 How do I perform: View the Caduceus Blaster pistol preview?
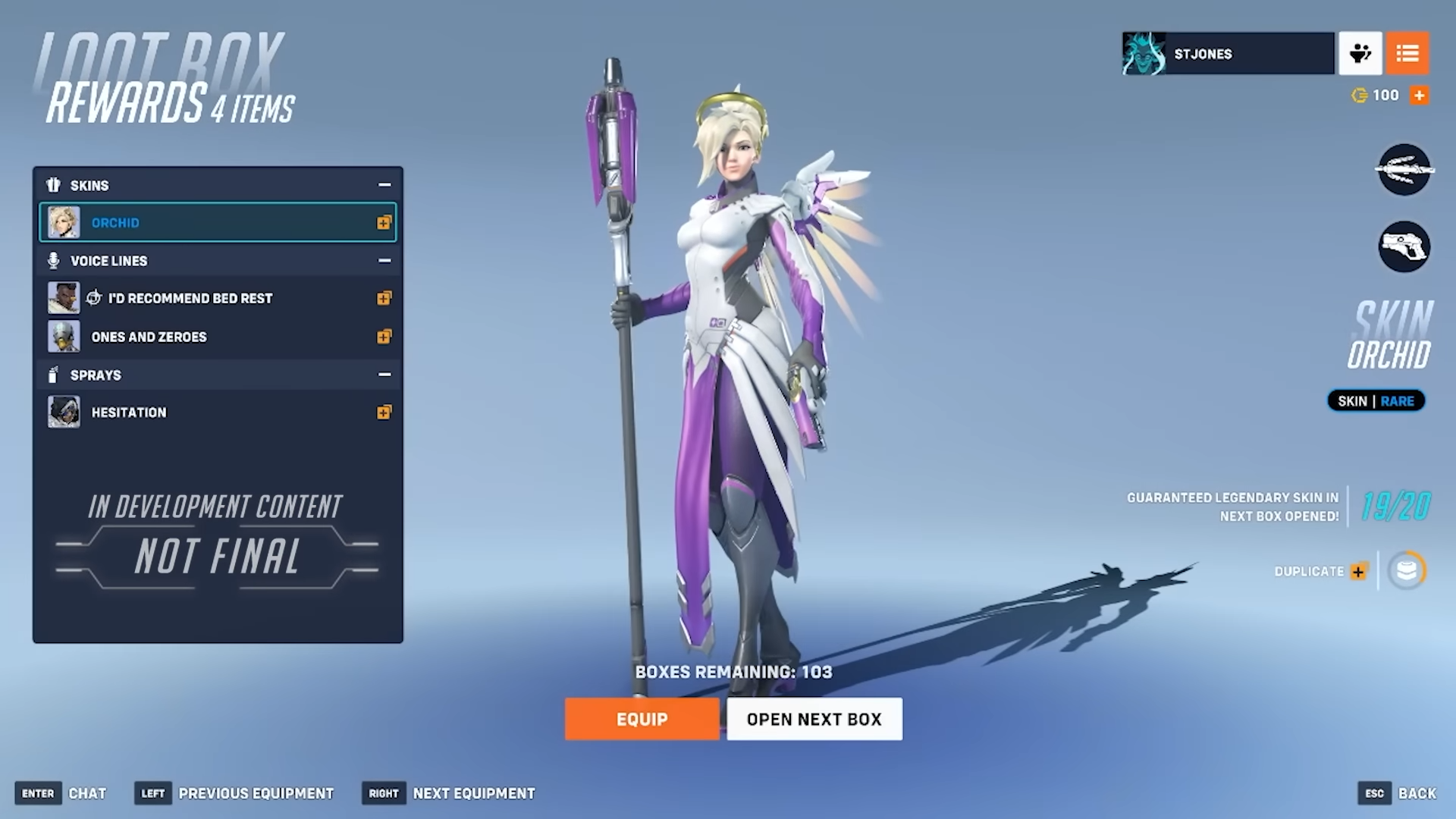tap(1404, 246)
